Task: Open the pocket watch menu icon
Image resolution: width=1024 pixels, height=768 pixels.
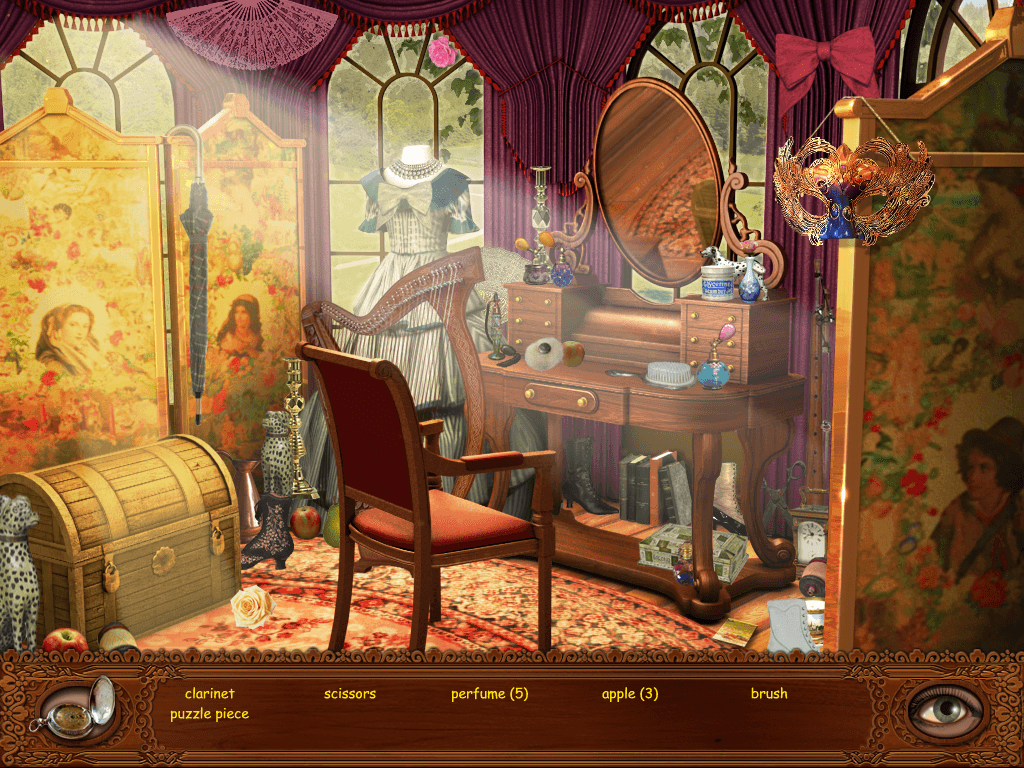Action: coord(76,709)
